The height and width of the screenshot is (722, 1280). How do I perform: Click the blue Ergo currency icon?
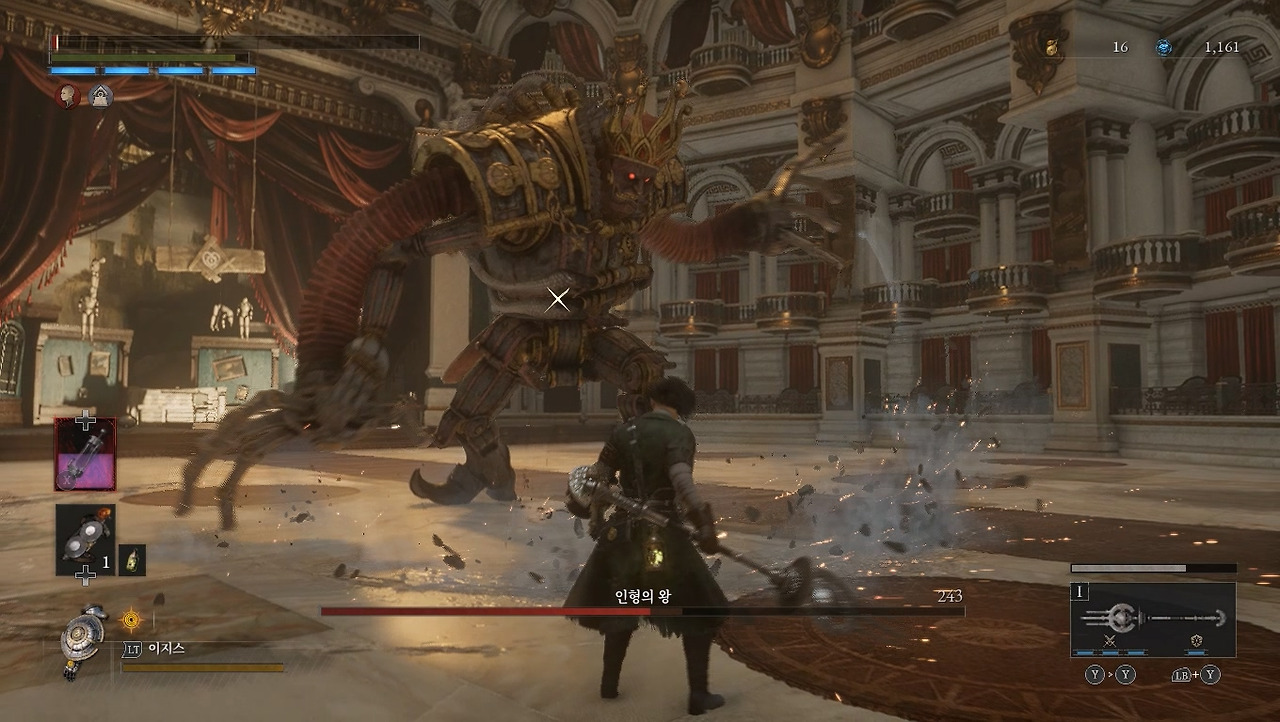click(x=1164, y=47)
